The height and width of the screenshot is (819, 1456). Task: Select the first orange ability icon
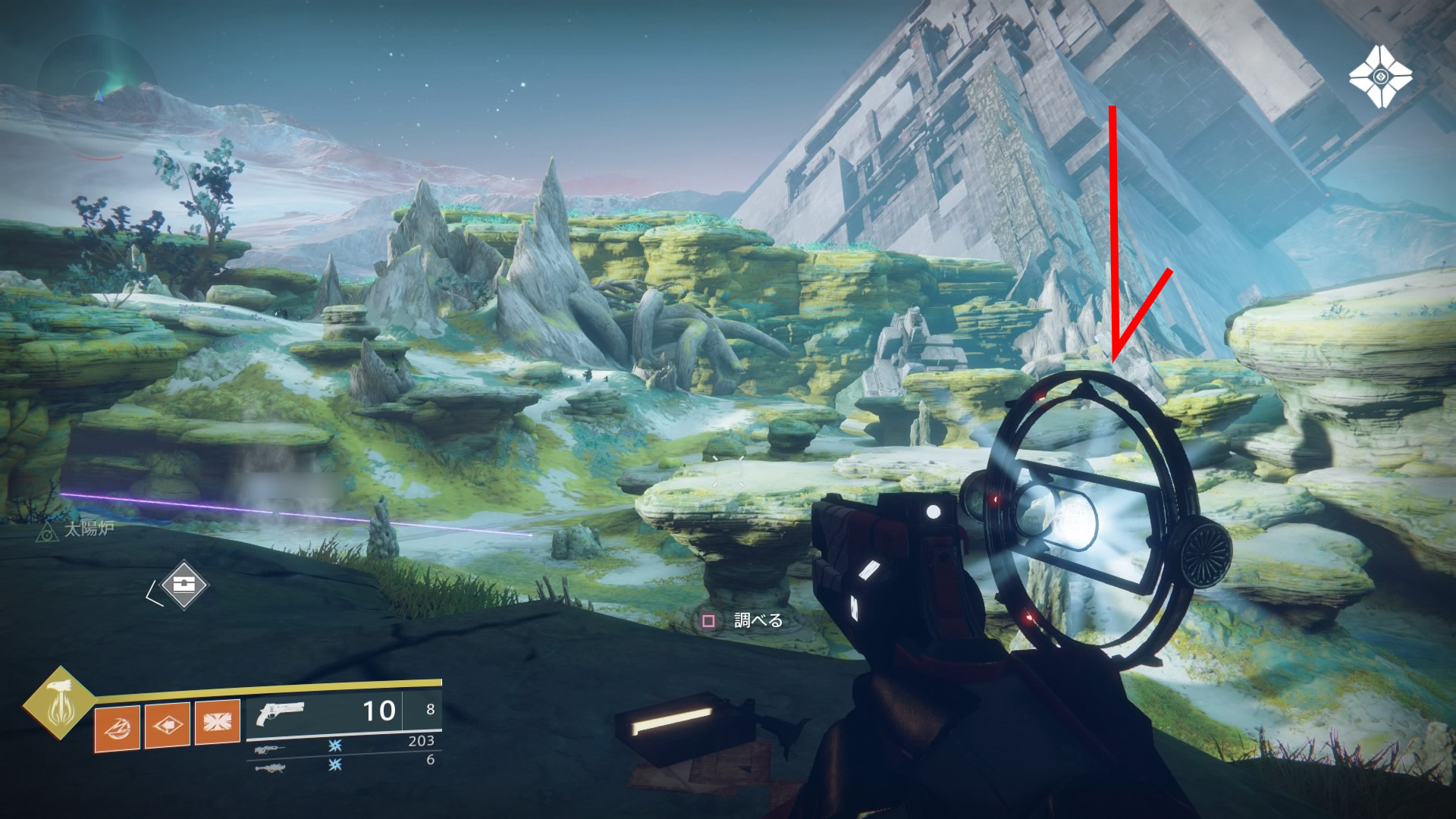point(117,727)
